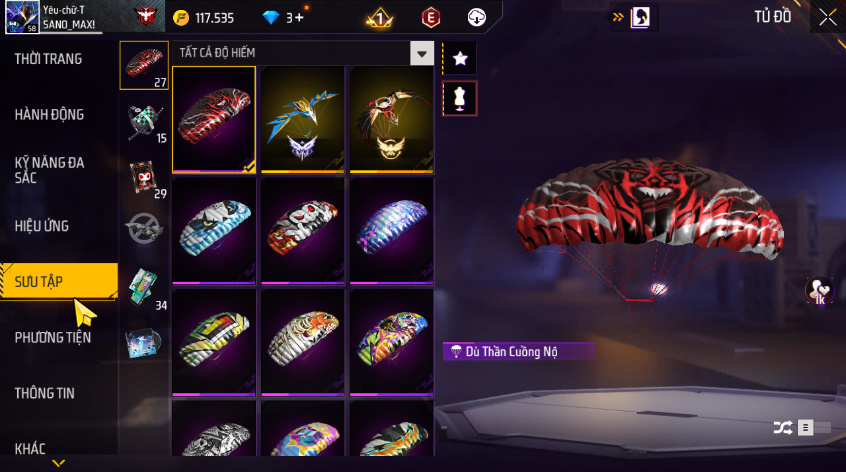Screen dimensions: 846x472
Task: Tap the shuffle arrows icon
Action: pyautogui.click(x=783, y=427)
